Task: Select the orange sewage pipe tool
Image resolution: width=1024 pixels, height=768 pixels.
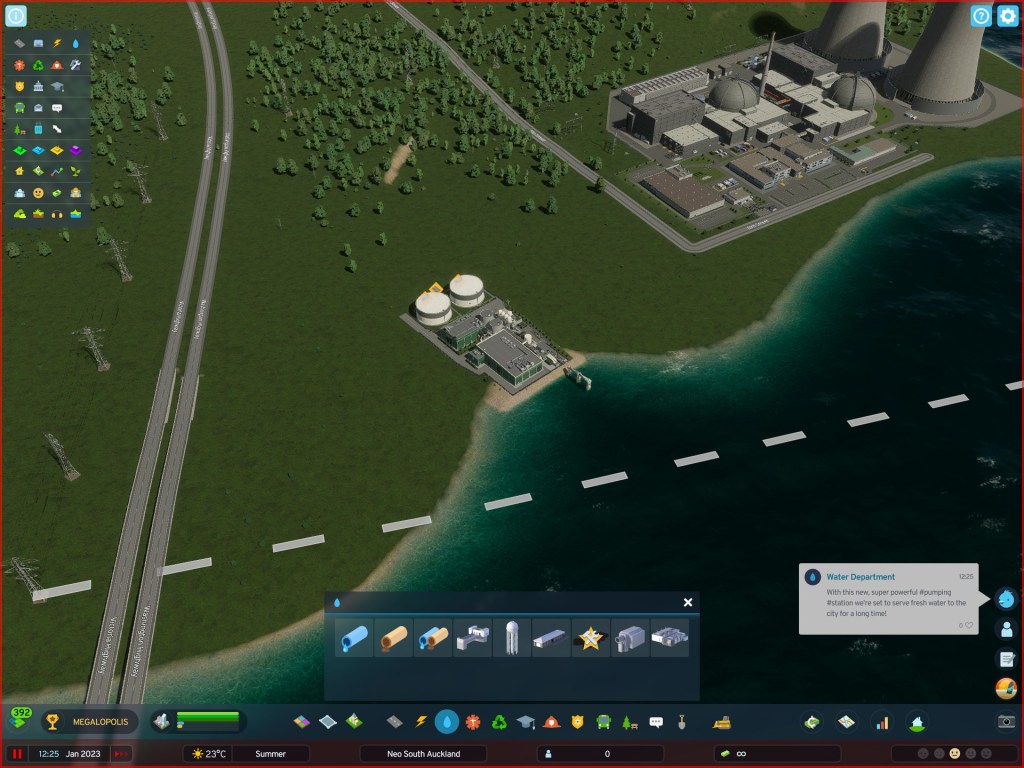Action: pos(393,637)
